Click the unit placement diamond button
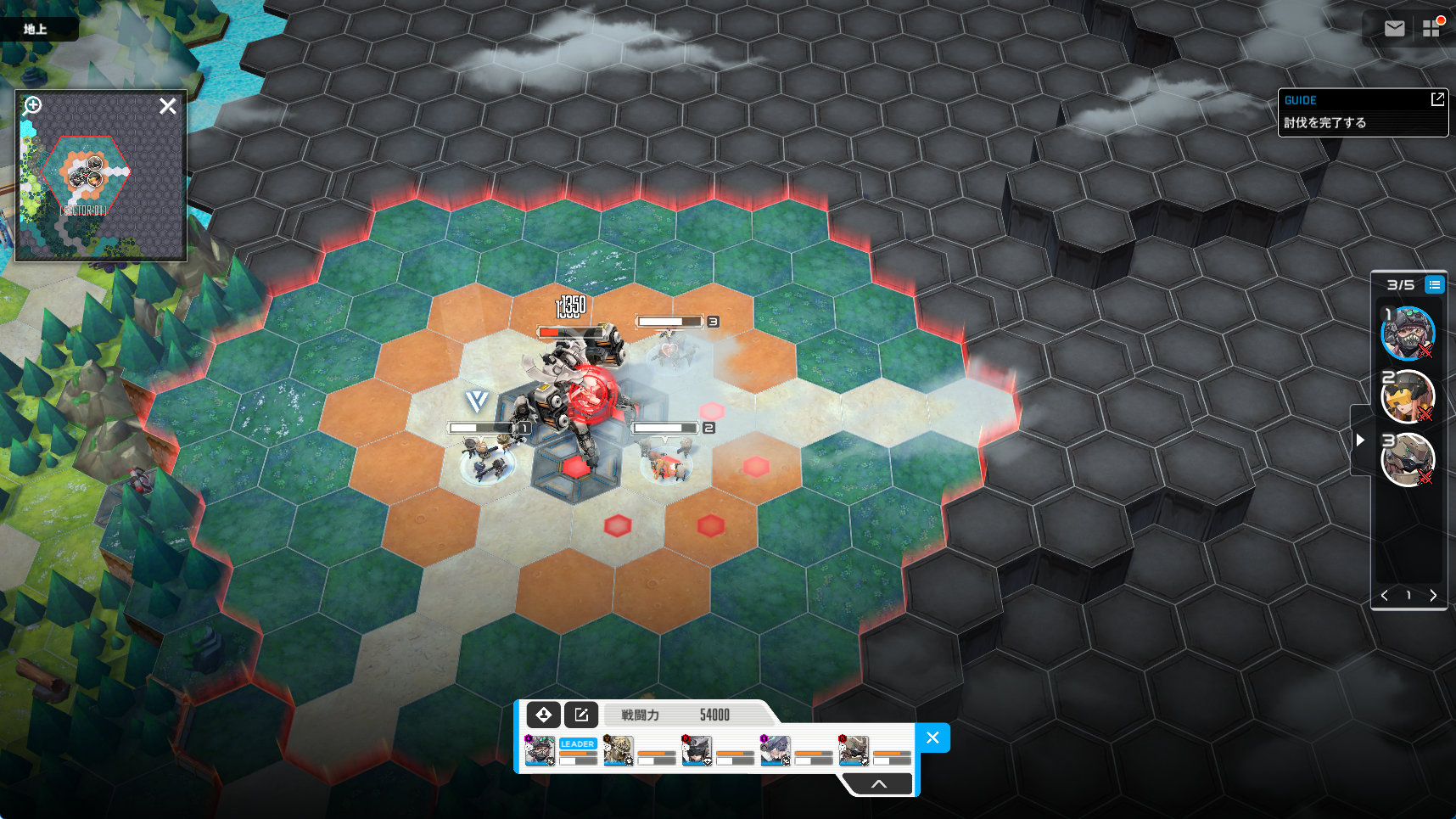The height and width of the screenshot is (819, 1456). [x=544, y=715]
